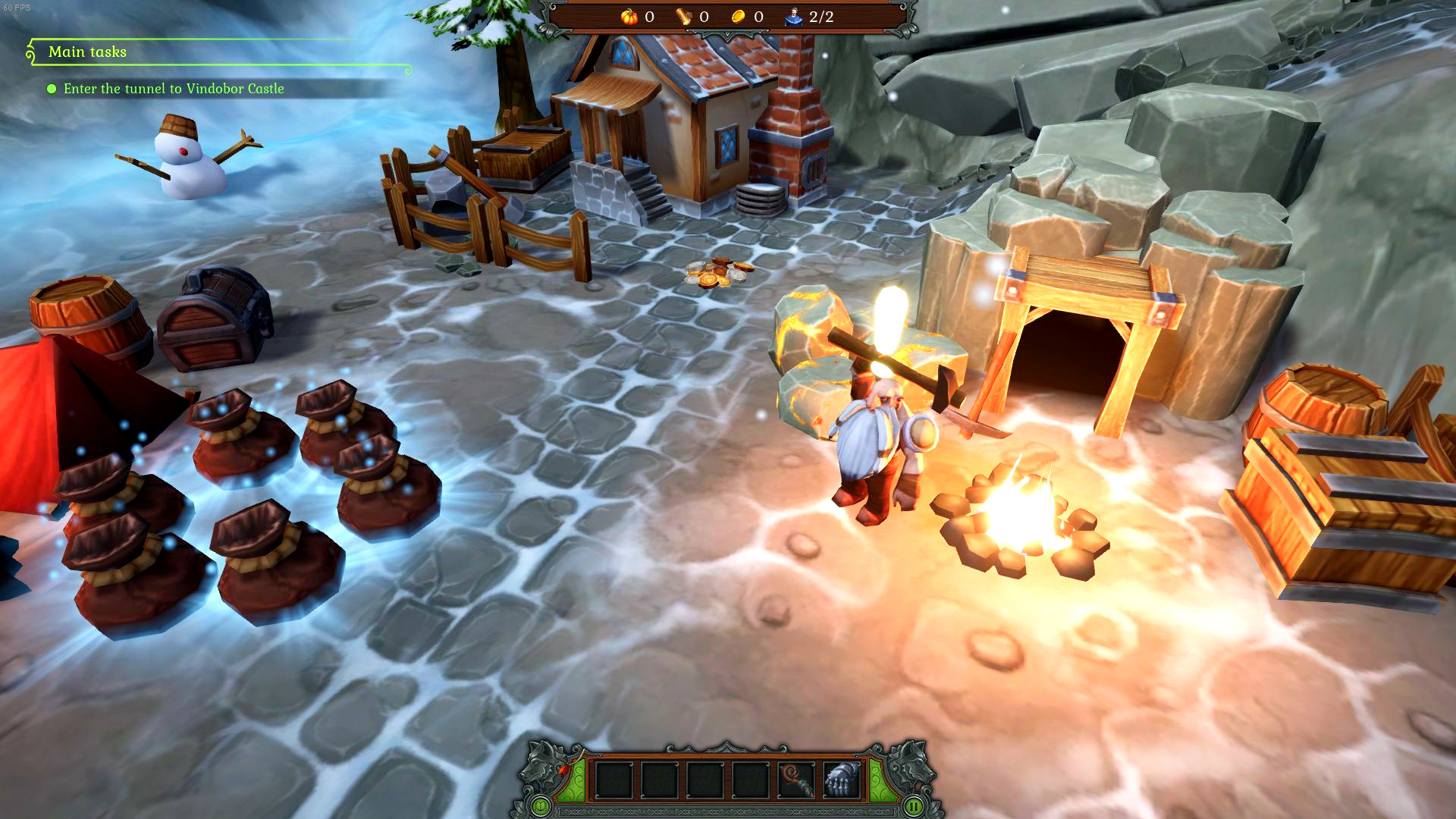Viewport: 1456px width, 819px height.
Task: Open the task 'Enter the tunnel to Vindobor Castle'
Action: coord(174,89)
